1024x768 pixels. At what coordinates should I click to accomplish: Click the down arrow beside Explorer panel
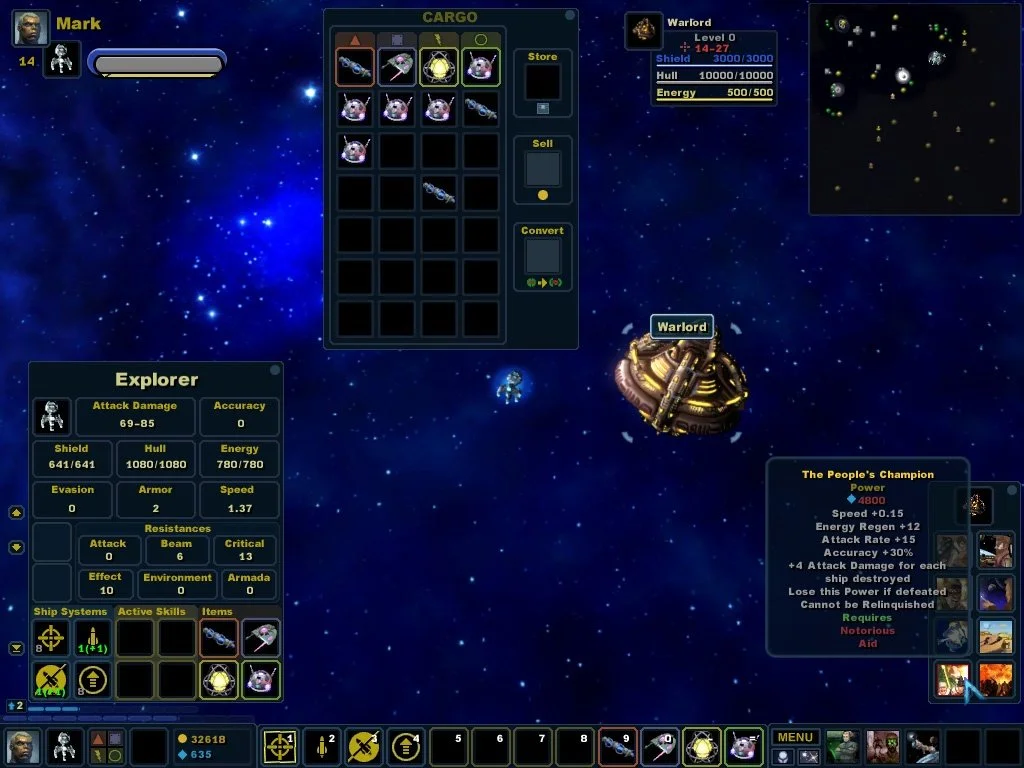[16, 547]
